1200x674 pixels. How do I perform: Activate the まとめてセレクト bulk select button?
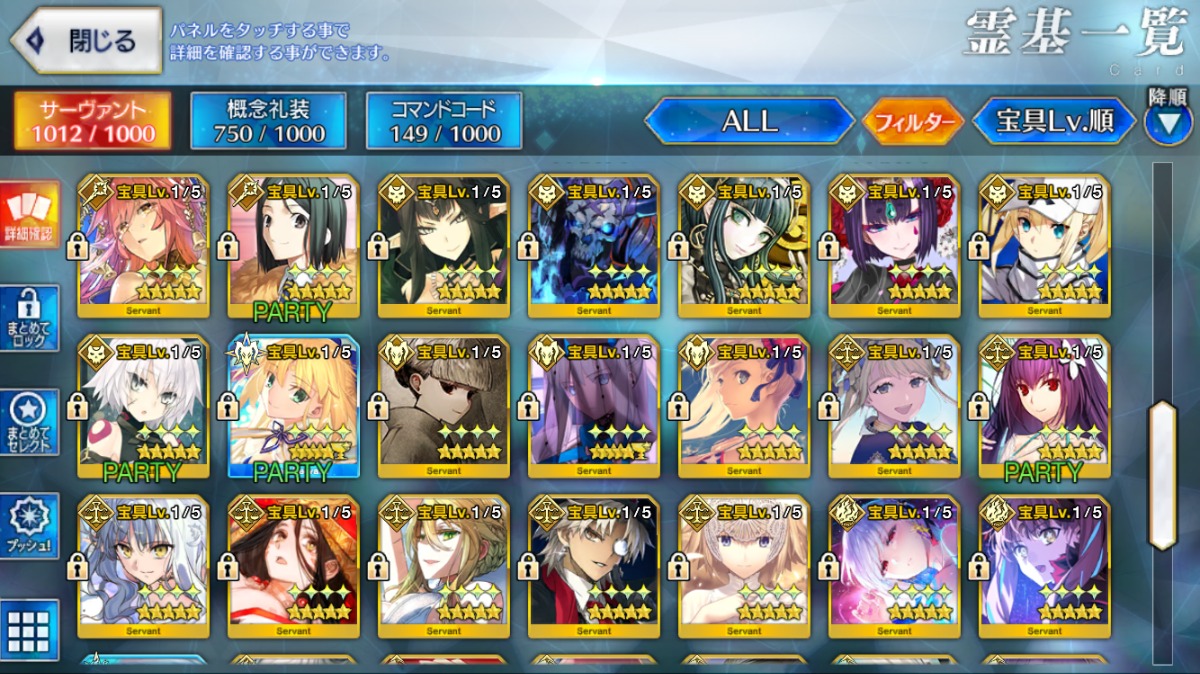coord(29,422)
